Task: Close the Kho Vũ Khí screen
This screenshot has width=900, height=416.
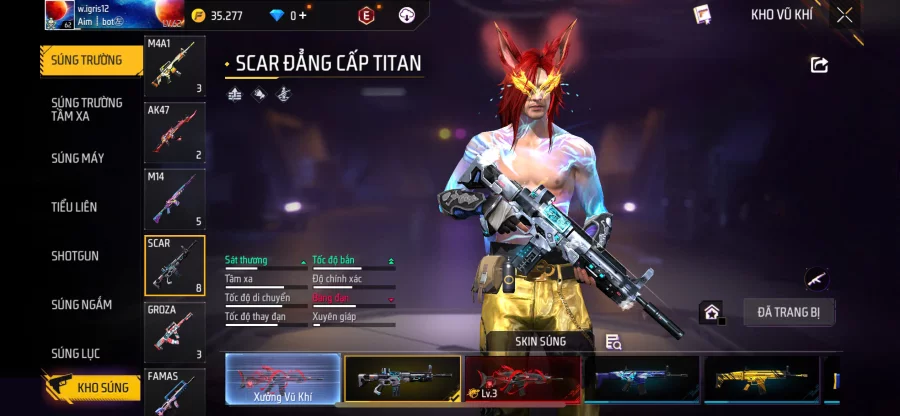Action: pos(845,15)
